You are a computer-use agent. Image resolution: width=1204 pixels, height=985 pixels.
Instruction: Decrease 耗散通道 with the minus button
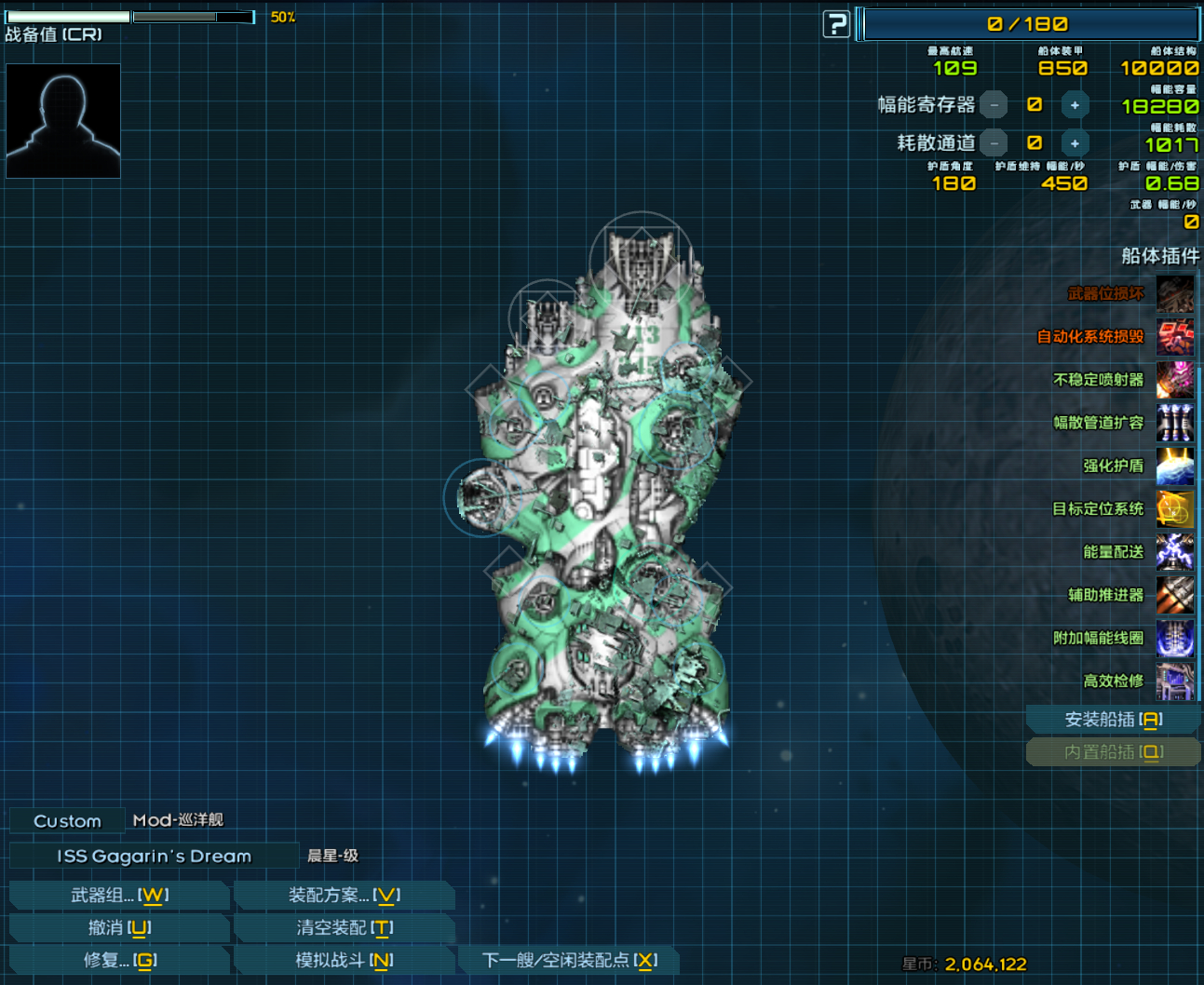pyautogui.click(x=994, y=143)
